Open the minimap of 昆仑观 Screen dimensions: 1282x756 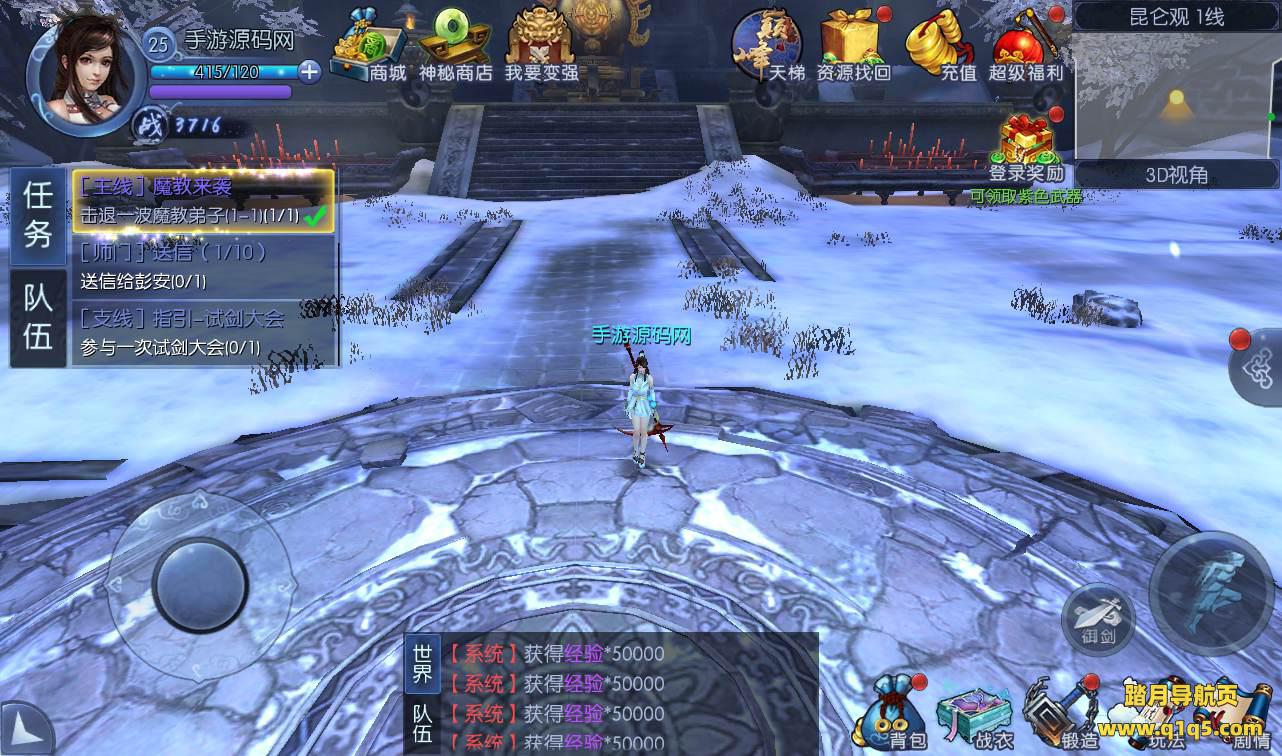point(1177,95)
